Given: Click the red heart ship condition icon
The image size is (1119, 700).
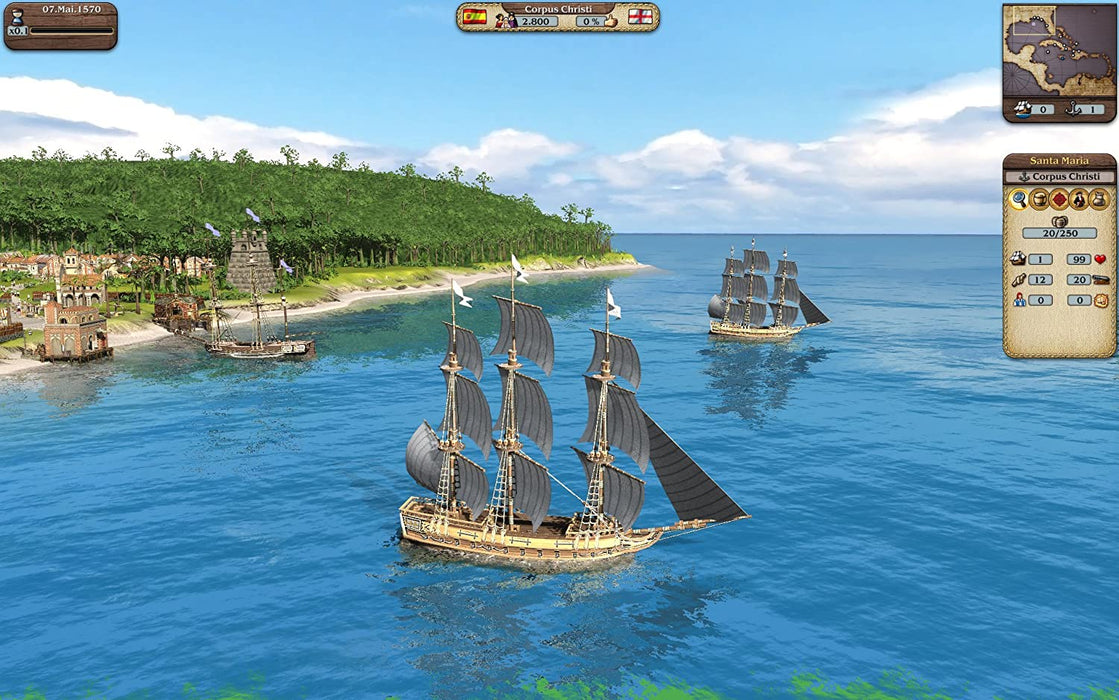Looking at the screenshot, I should coord(1100,259).
